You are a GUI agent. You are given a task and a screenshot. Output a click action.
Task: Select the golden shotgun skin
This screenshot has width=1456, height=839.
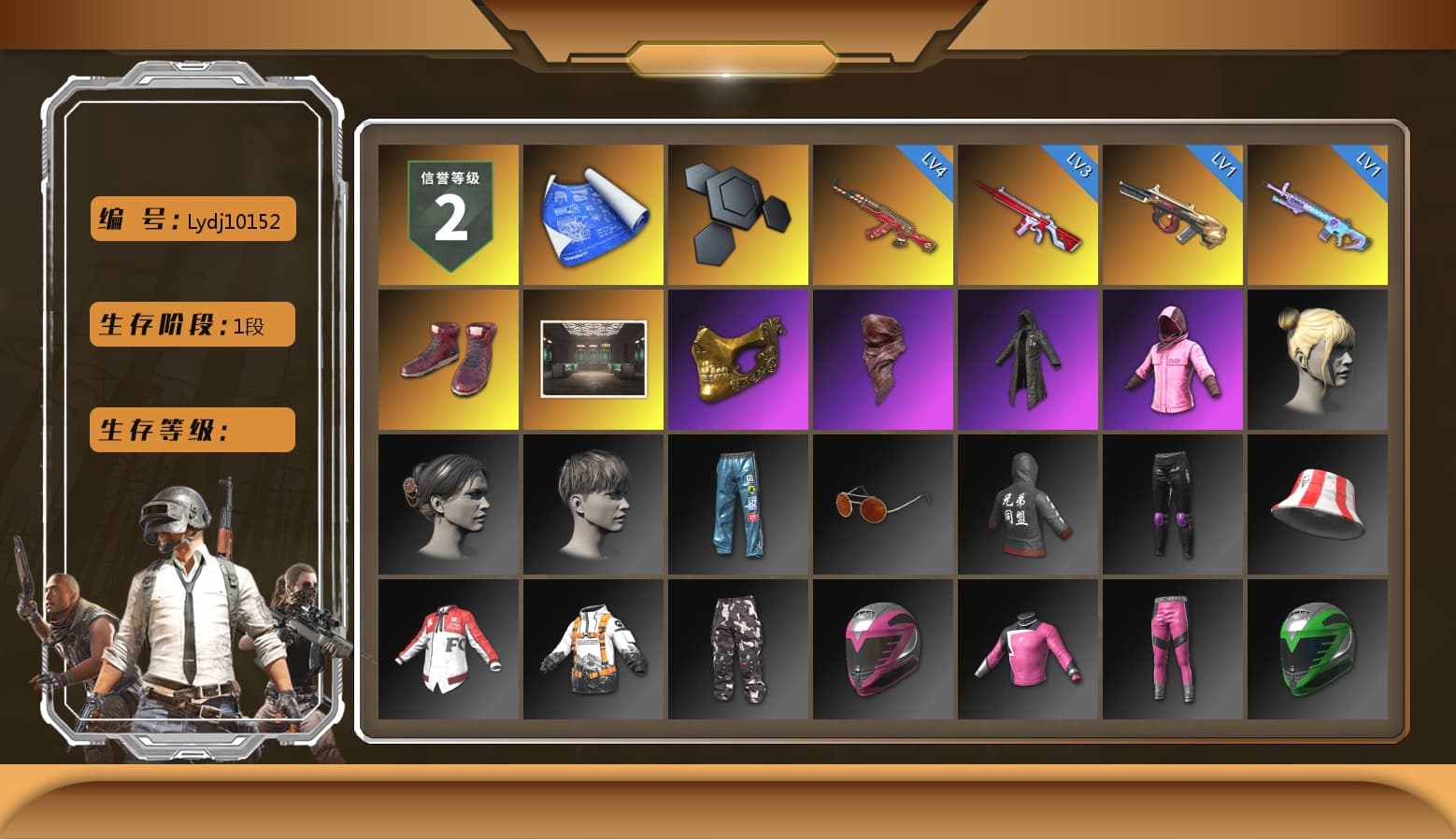1173,212
